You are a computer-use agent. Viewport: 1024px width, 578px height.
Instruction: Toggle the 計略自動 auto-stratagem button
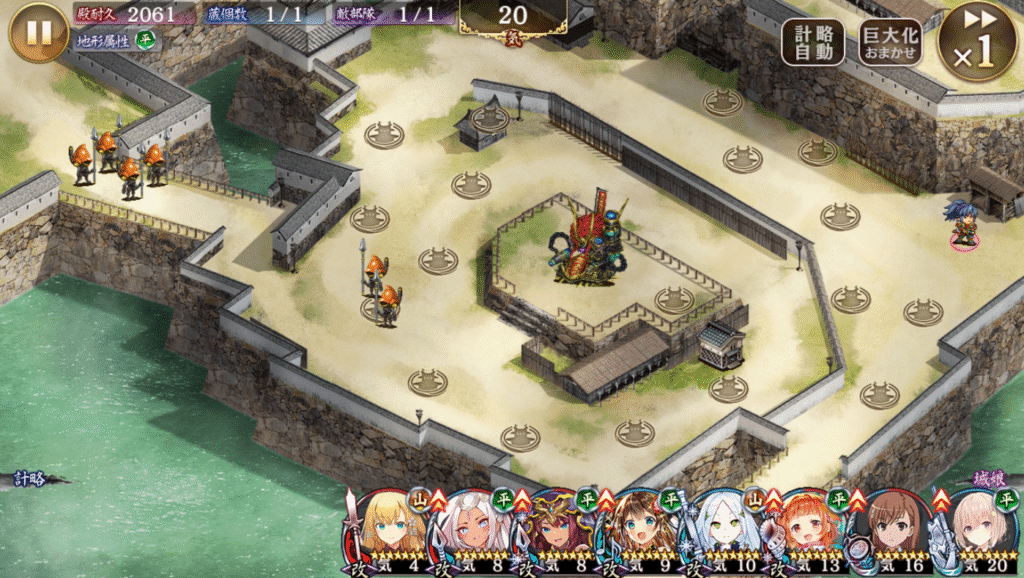pyautogui.click(x=813, y=42)
